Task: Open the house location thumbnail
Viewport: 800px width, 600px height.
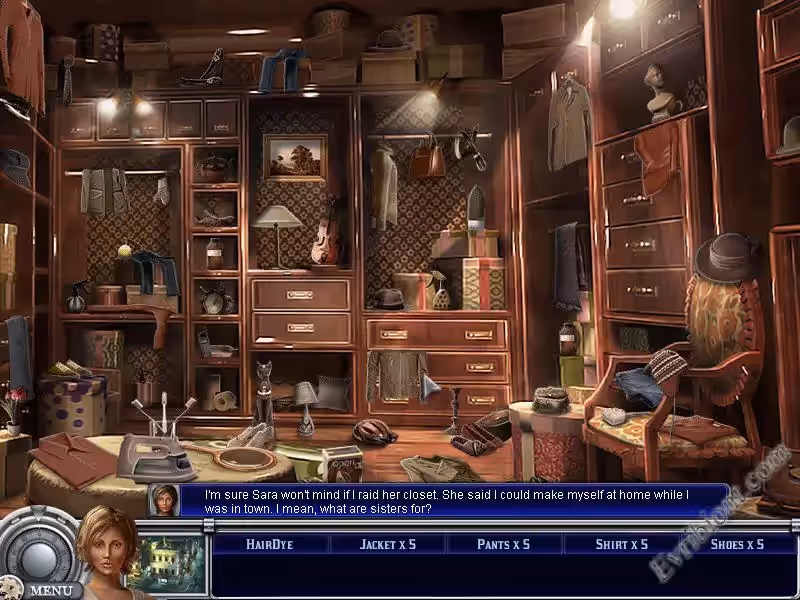Action: pyautogui.click(x=170, y=563)
